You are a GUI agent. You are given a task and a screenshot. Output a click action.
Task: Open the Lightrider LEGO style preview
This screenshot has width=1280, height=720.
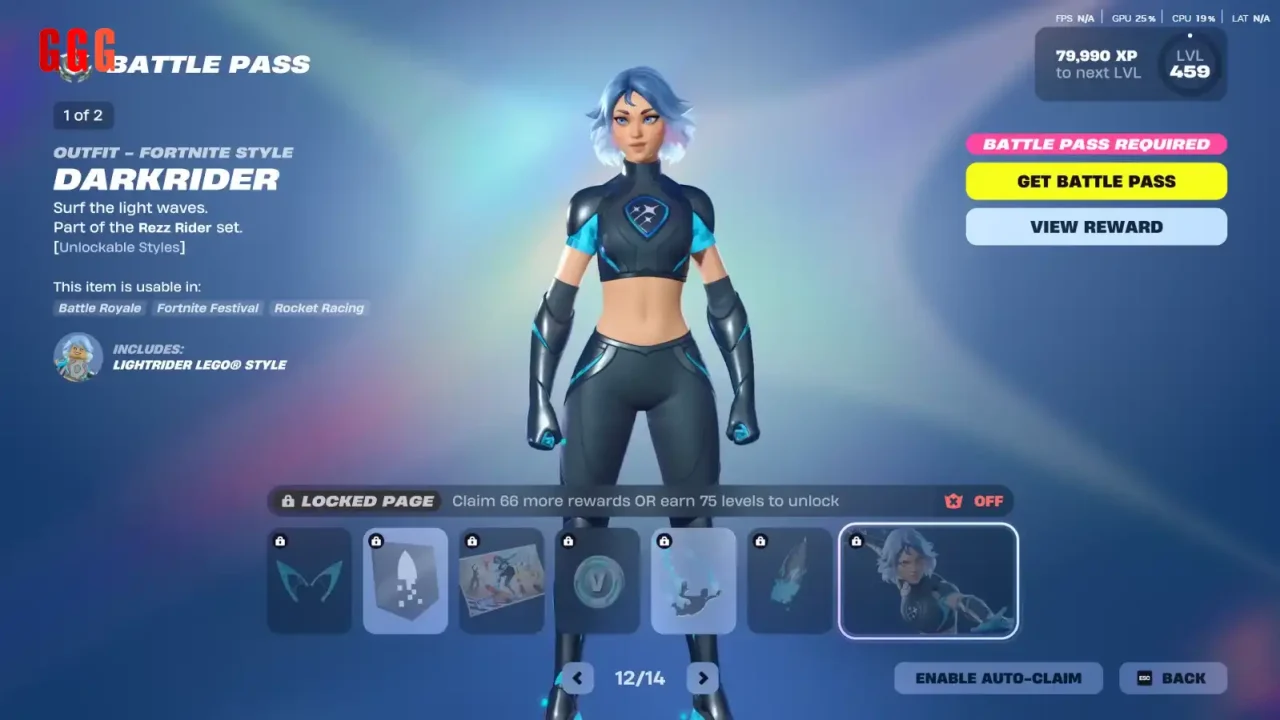78,357
